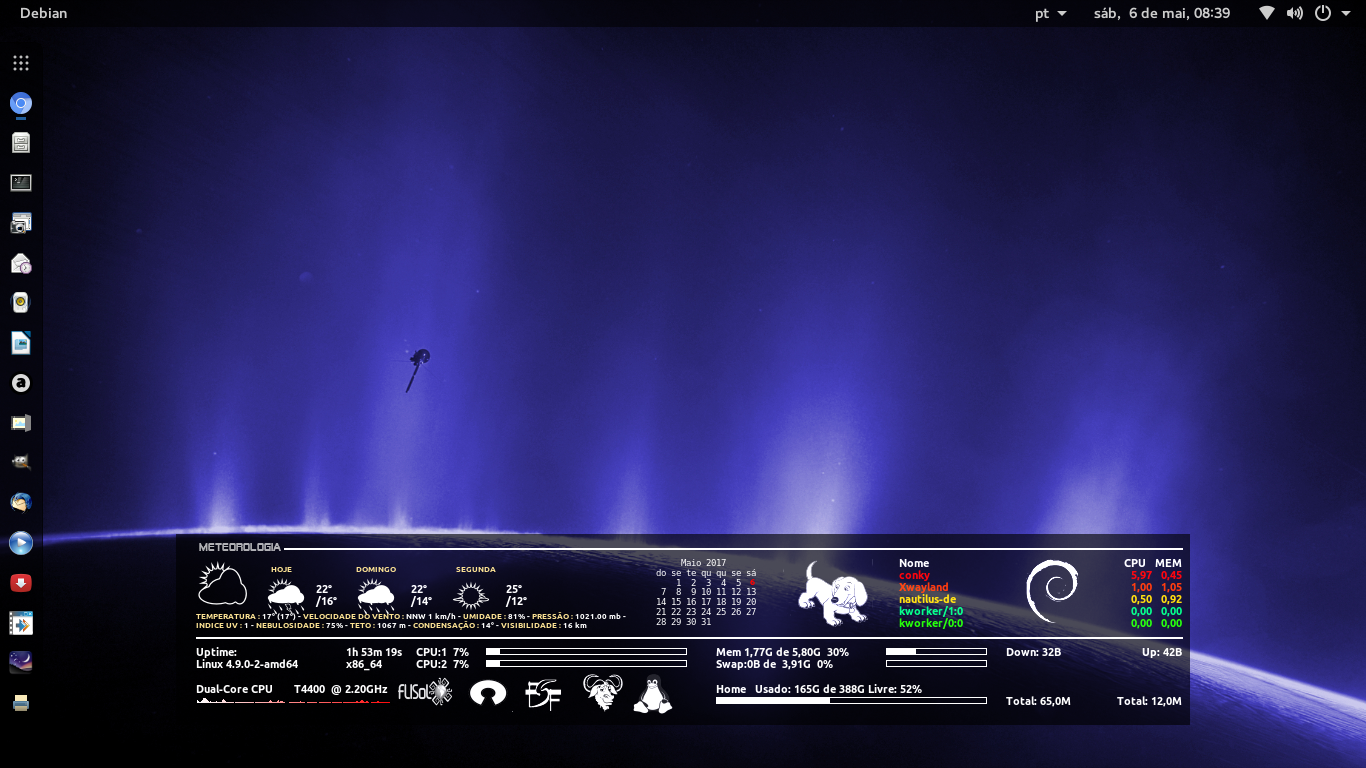Open the printer icon at the dock bottom
Viewport: 1366px width, 768px height.
(20, 702)
